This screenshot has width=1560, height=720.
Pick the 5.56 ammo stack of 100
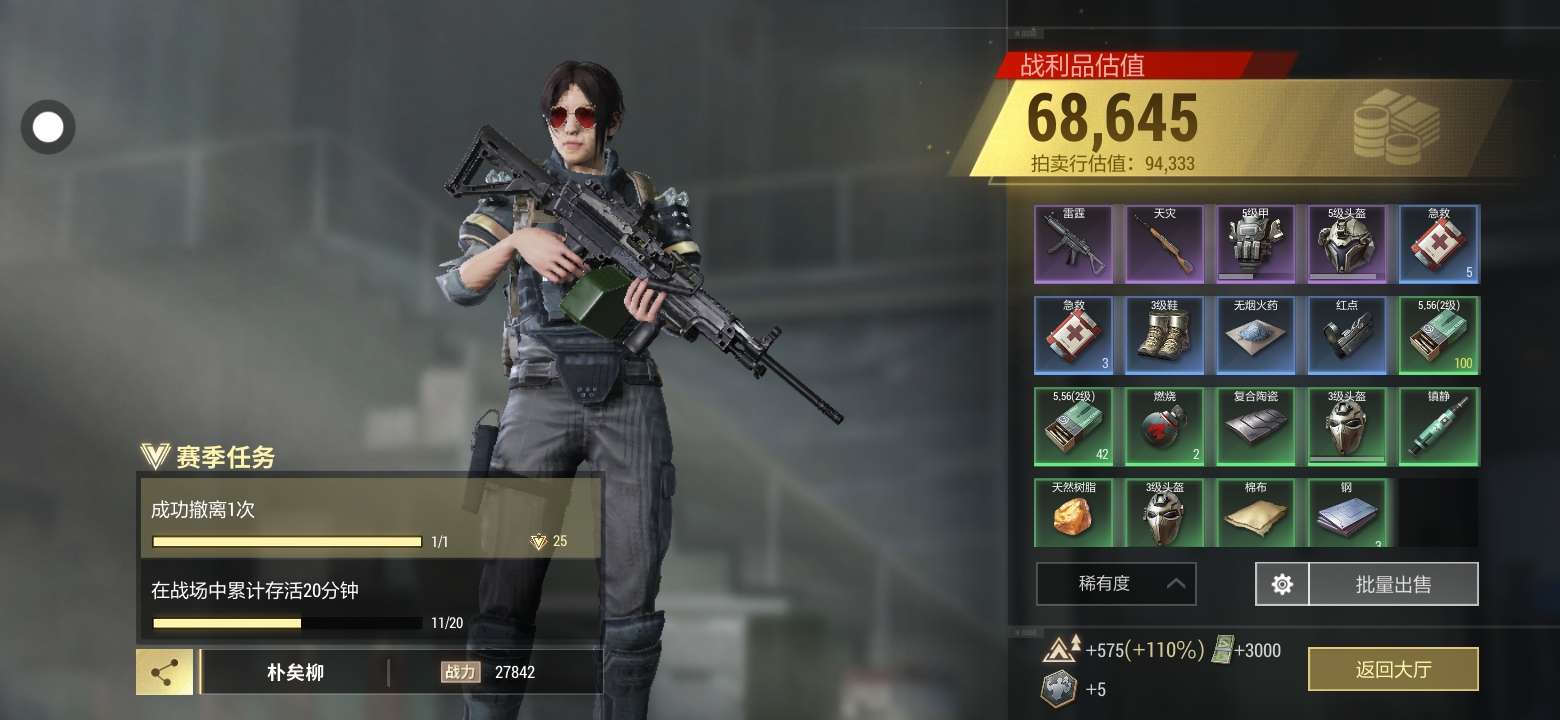click(1438, 335)
